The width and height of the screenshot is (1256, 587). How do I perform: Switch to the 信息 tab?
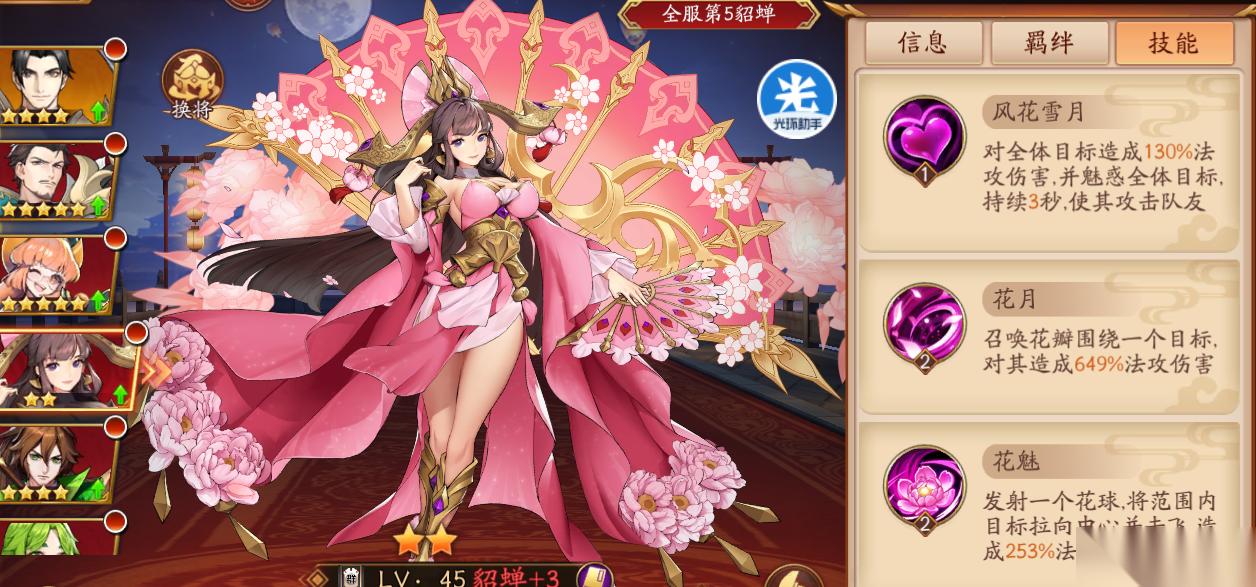point(922,43)
